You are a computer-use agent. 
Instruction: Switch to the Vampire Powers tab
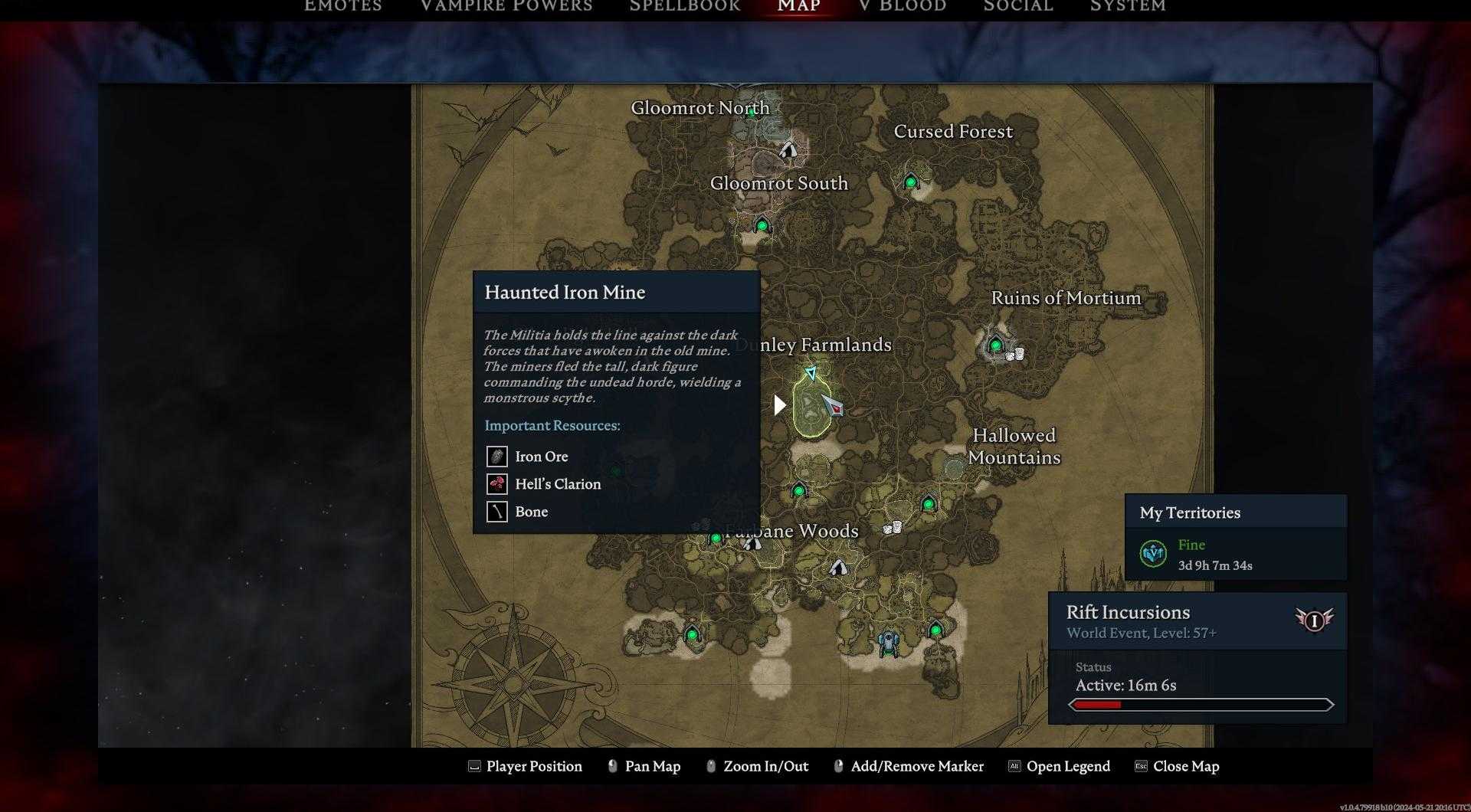point(506,6)
